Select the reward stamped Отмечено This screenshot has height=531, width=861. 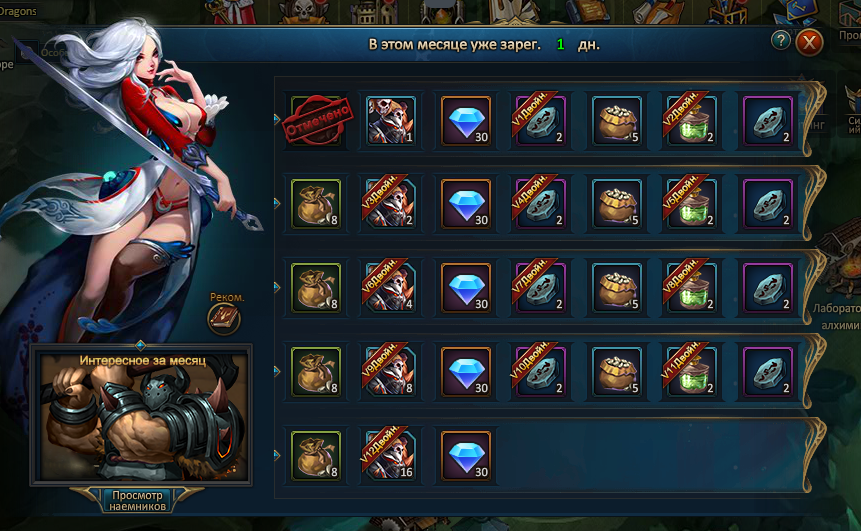click(316, 122)
